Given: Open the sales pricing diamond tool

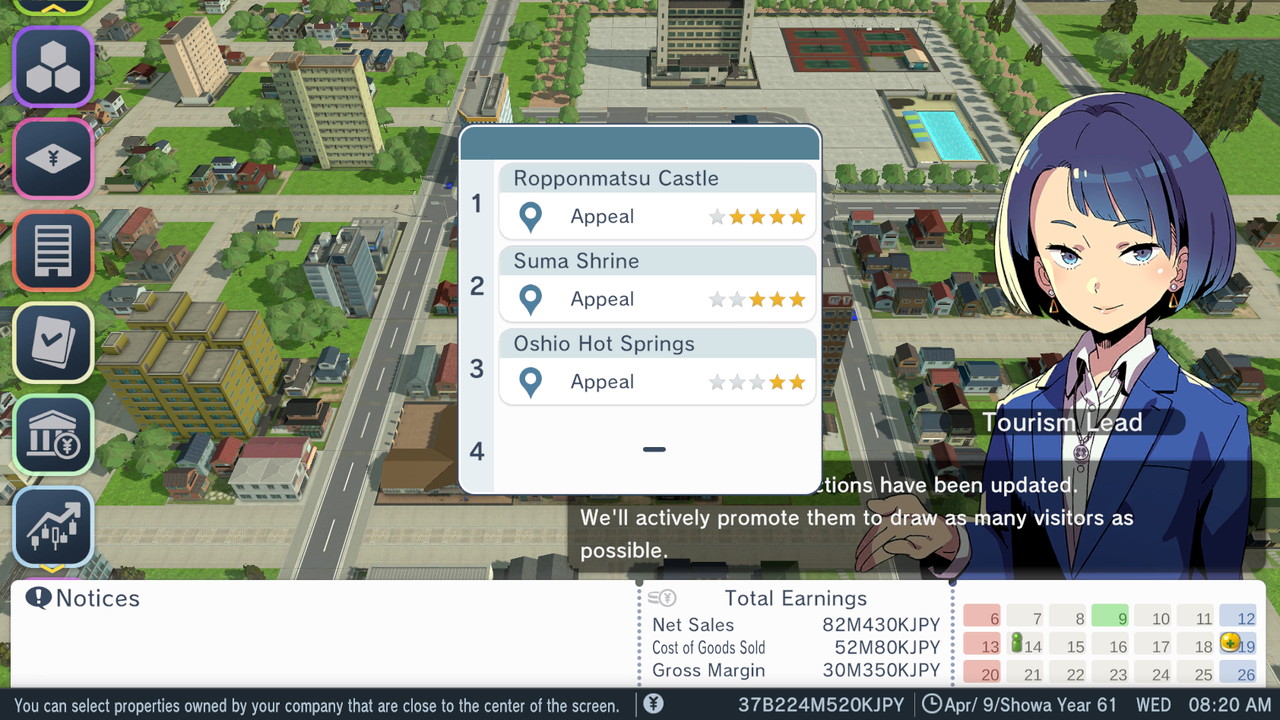Looking at the screenshot, I should click(x=53, y=158).
